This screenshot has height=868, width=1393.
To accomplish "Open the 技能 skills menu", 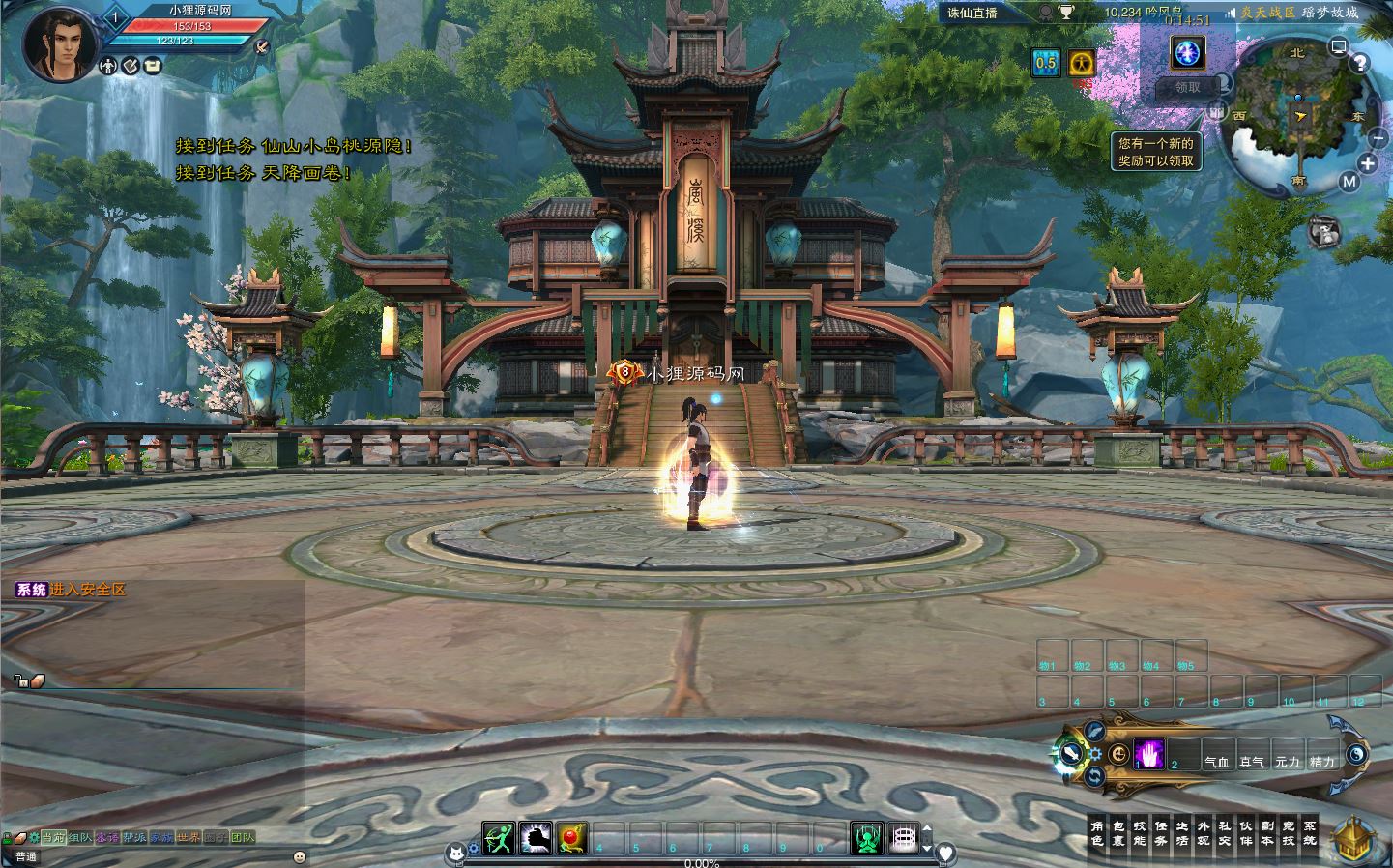I will point(1140,833).
